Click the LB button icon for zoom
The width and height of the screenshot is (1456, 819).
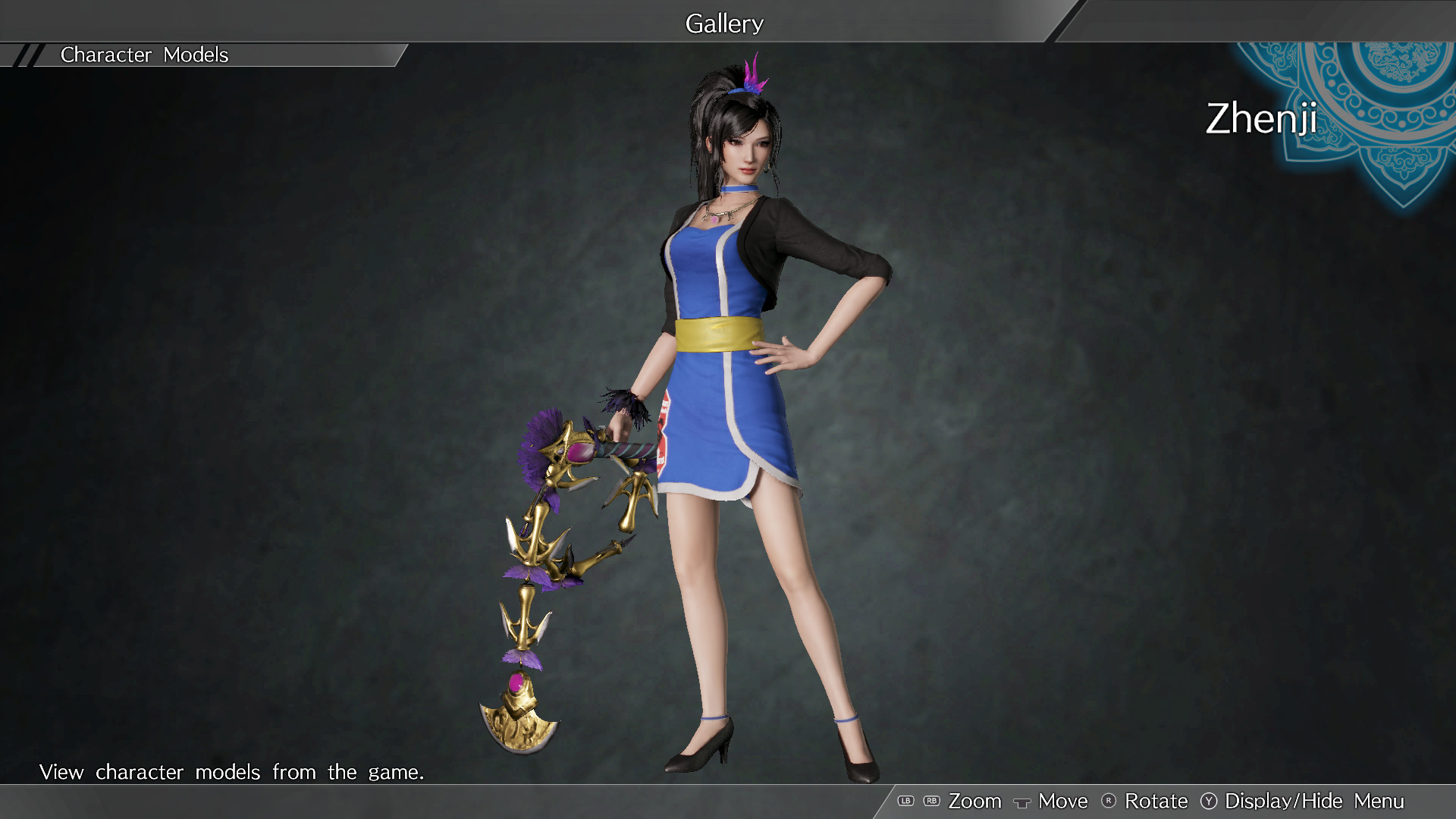tap(905, 802)
